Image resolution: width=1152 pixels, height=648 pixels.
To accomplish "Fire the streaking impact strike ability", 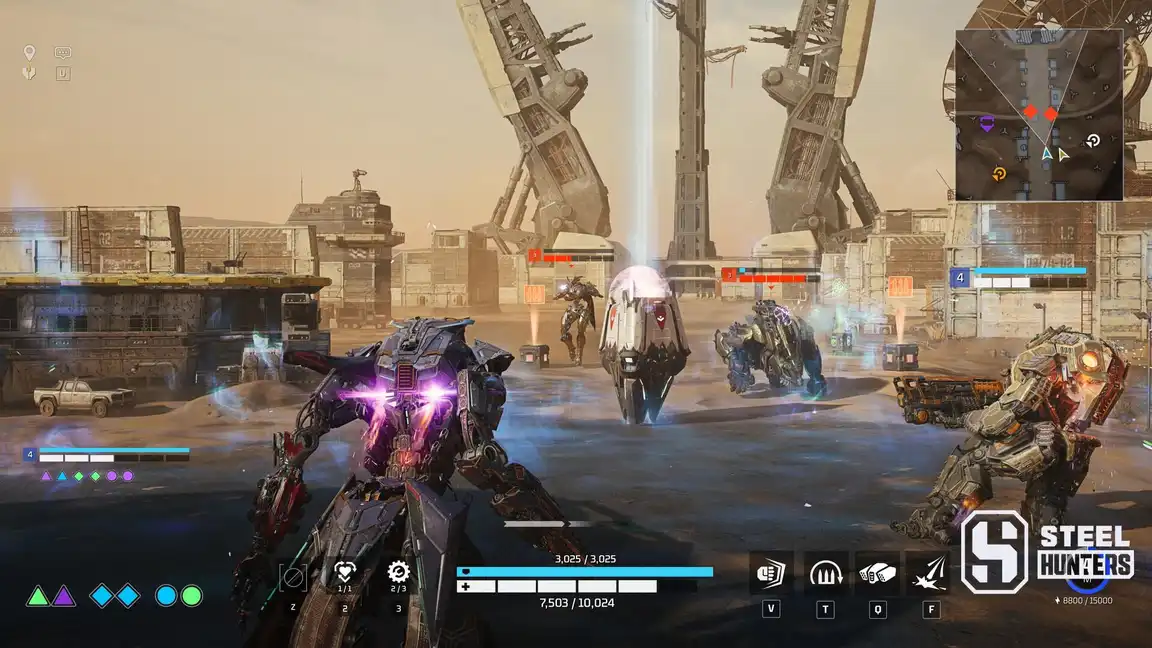I will coord(930,573).
